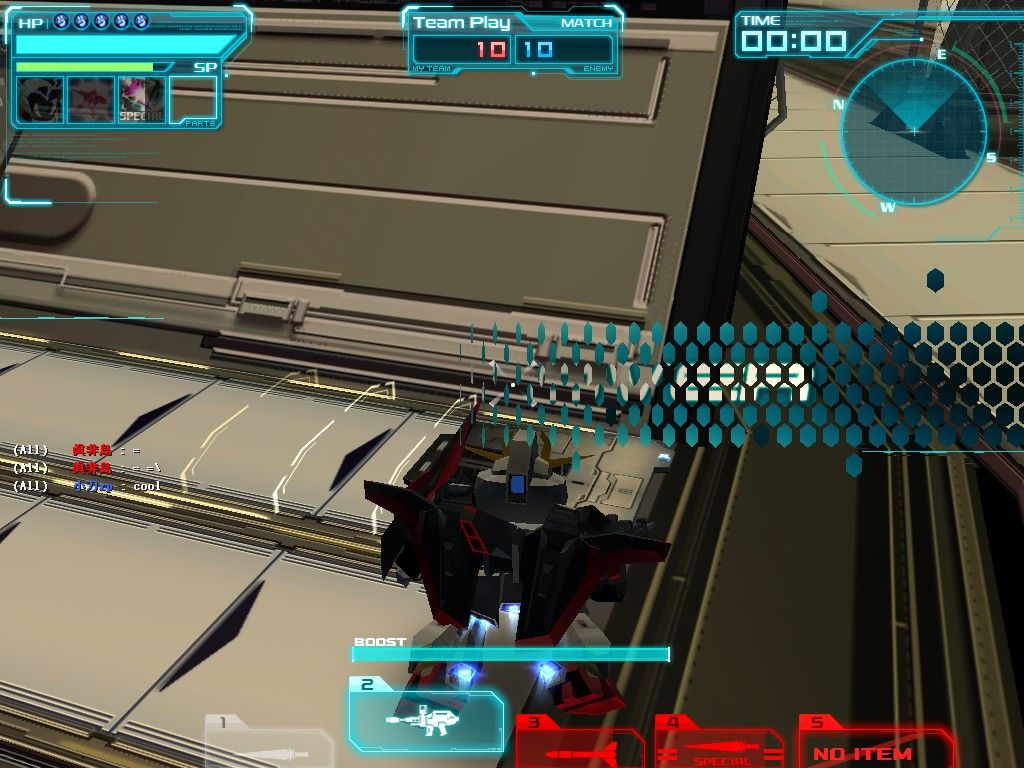This screenshot has width=1024, height=768.
Task: Select the Special skill icon with pink art
Action: click(141, 100)
